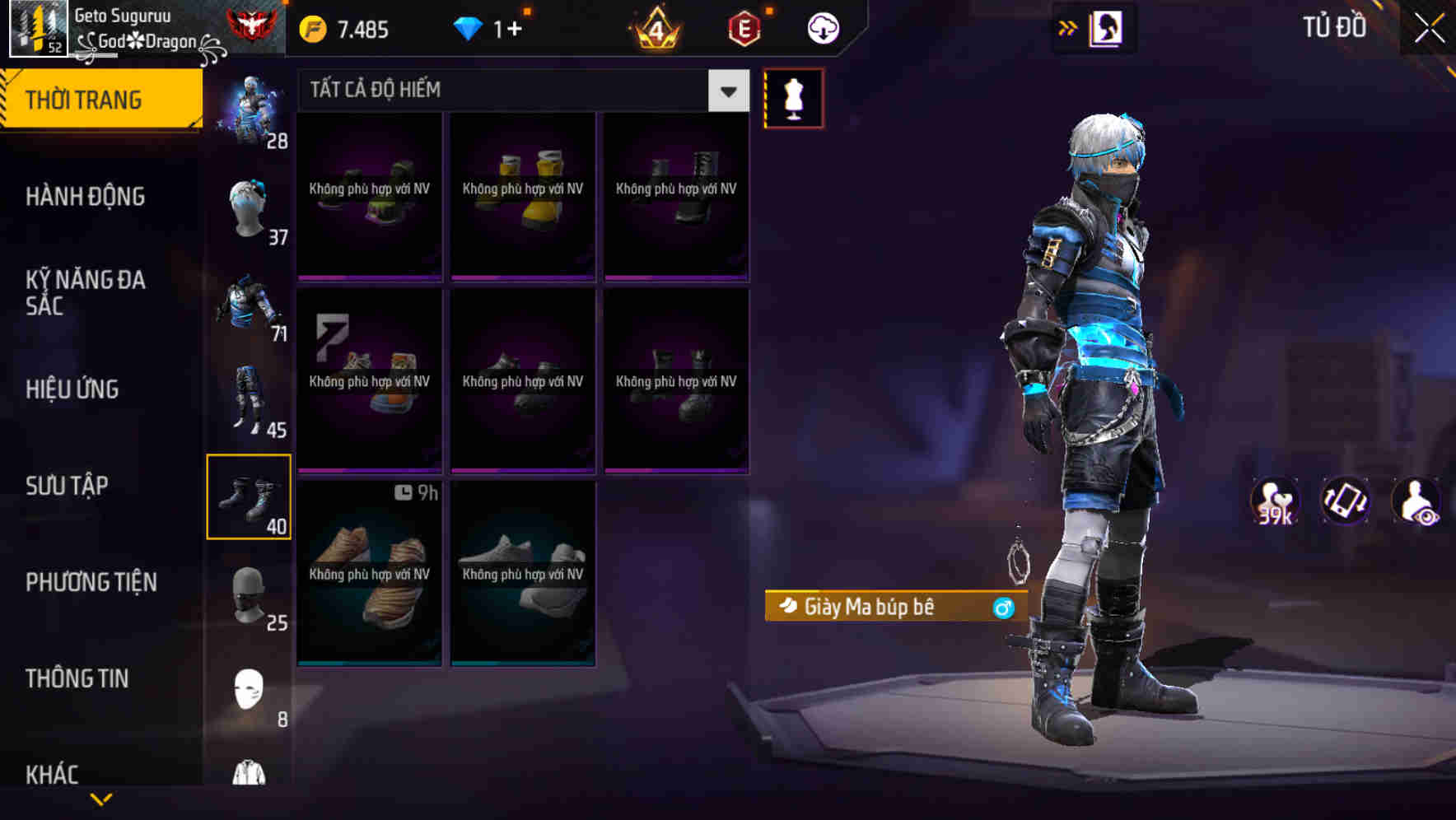The width and height of the screenshot is (1456, 820).
Task: Click the Giày Ma búp bê item banner
Action: 895,608
